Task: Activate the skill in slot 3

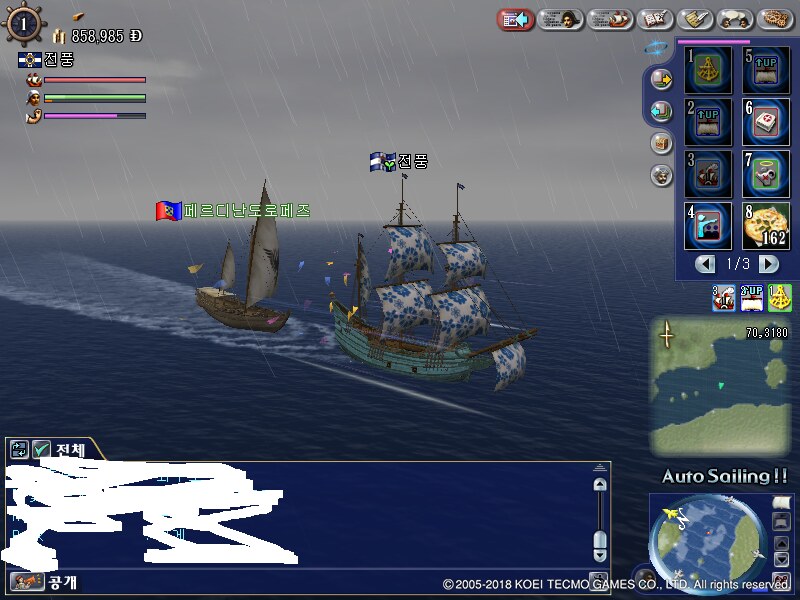Action: coord(708,174)
